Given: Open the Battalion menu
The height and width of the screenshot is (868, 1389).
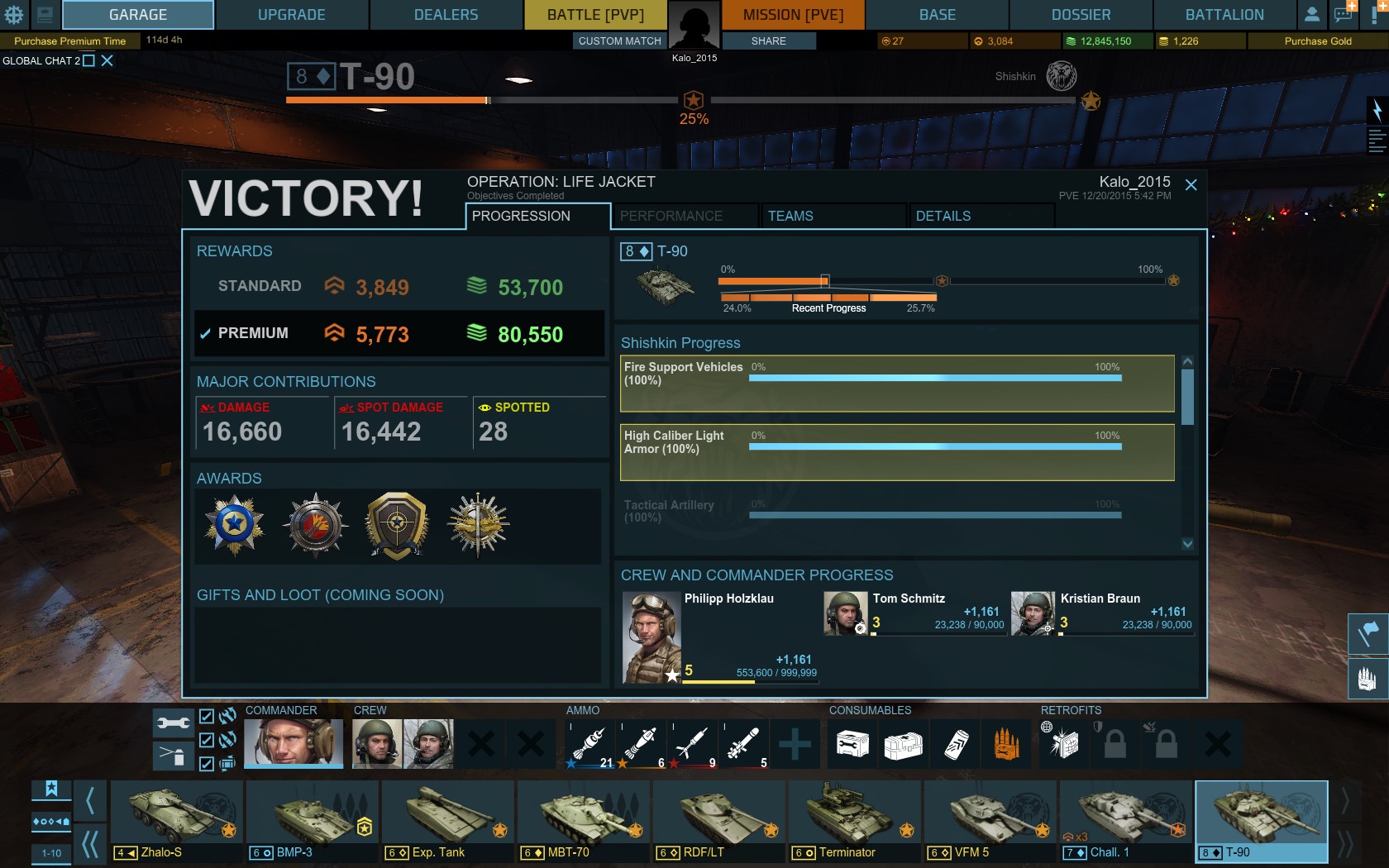Looking at the screenshot, I should (x=1224, y=15).
